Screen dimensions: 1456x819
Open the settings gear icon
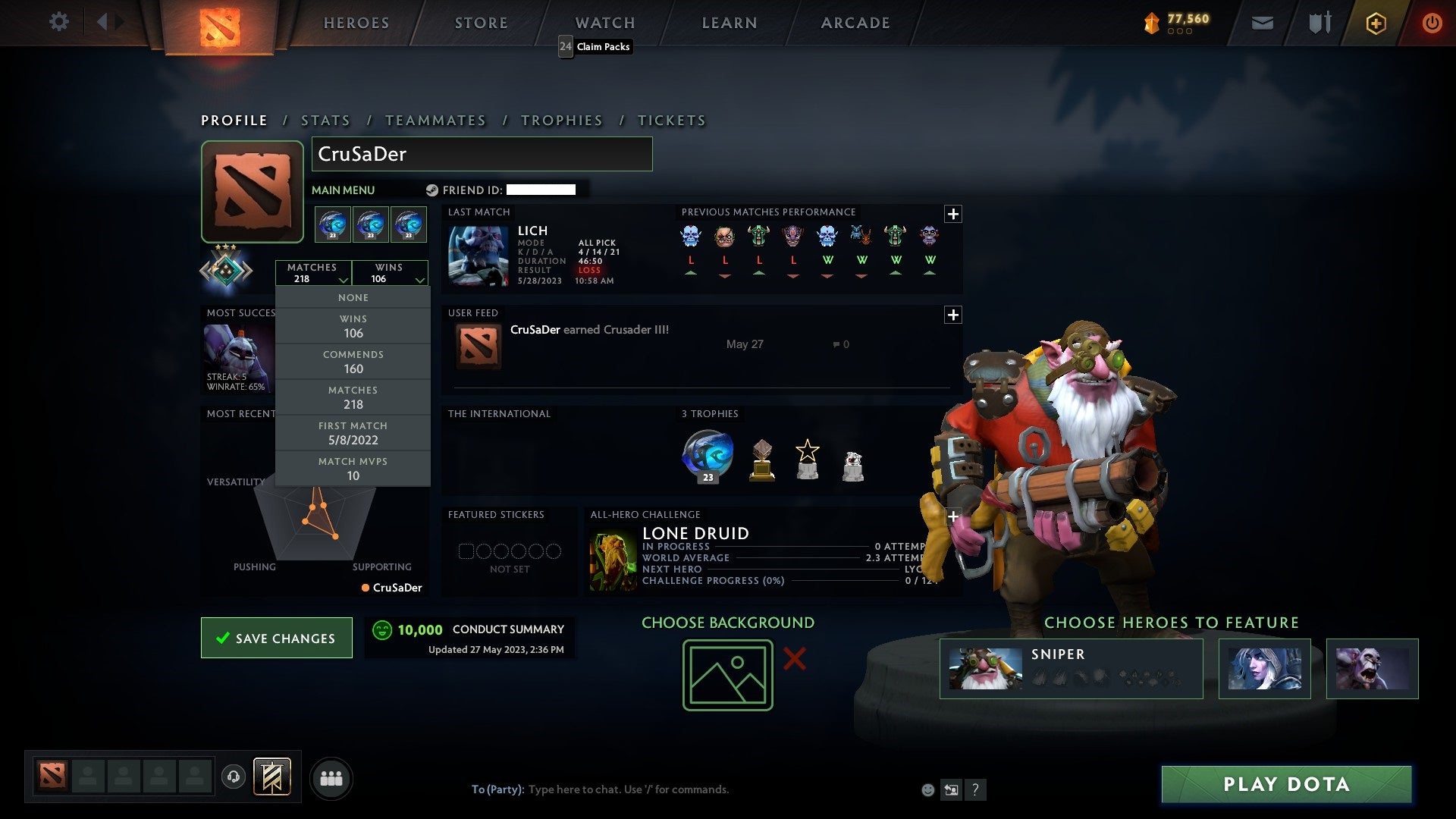click(59, 22)
